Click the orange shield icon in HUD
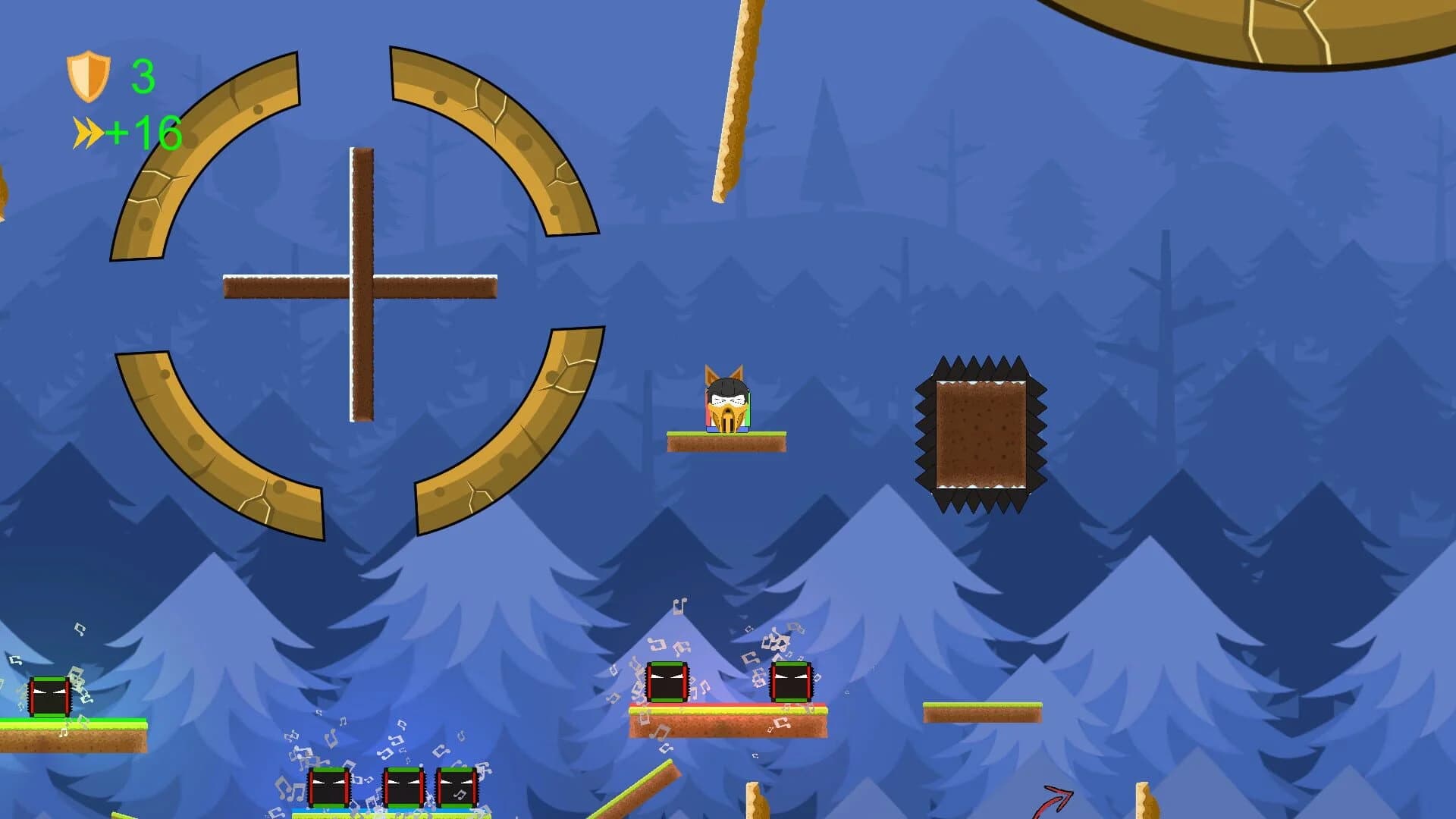Screen dimensions: 1456x819 pyautogui.click(x=87, y=74)
